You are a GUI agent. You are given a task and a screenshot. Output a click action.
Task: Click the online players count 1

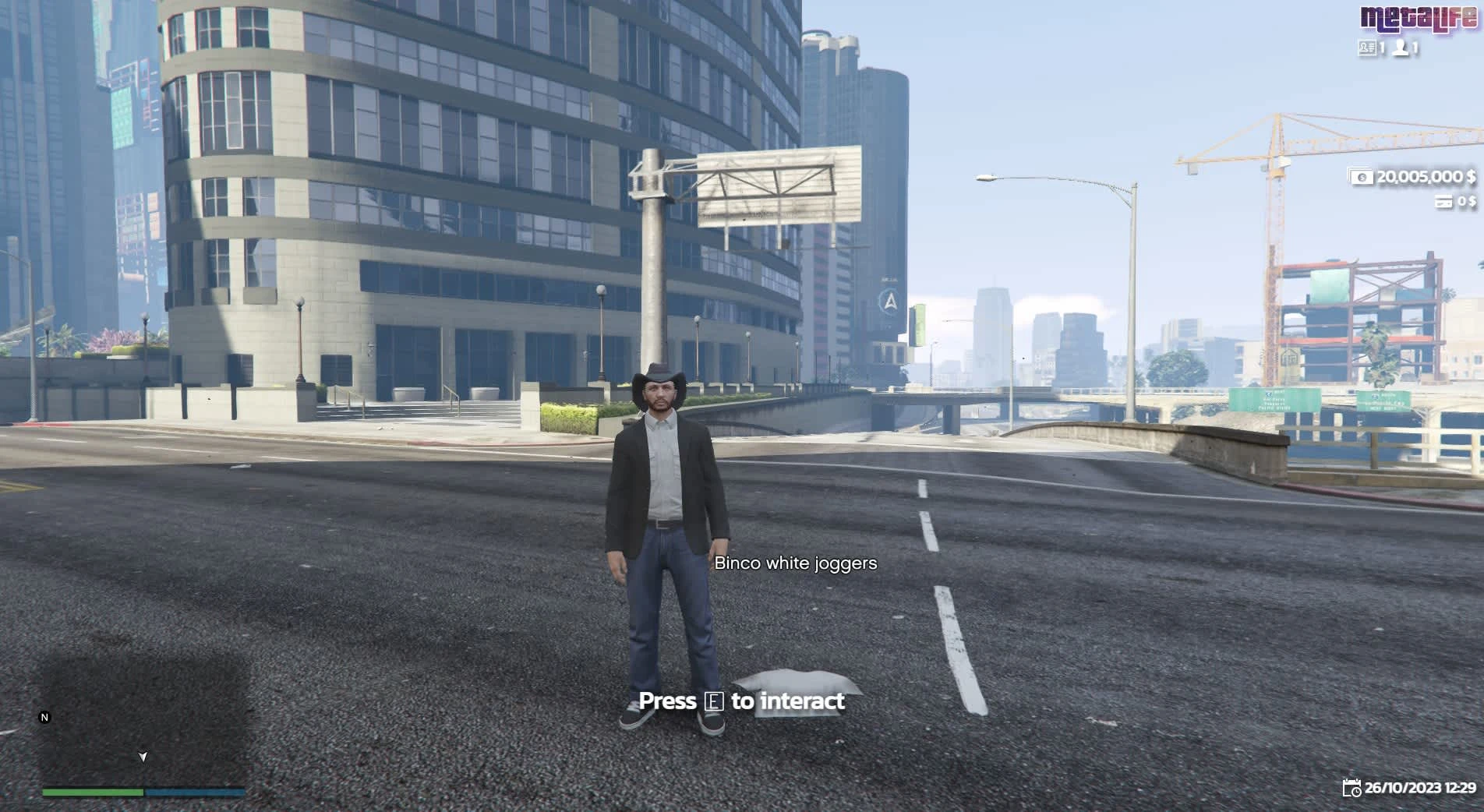point(1415,48)
